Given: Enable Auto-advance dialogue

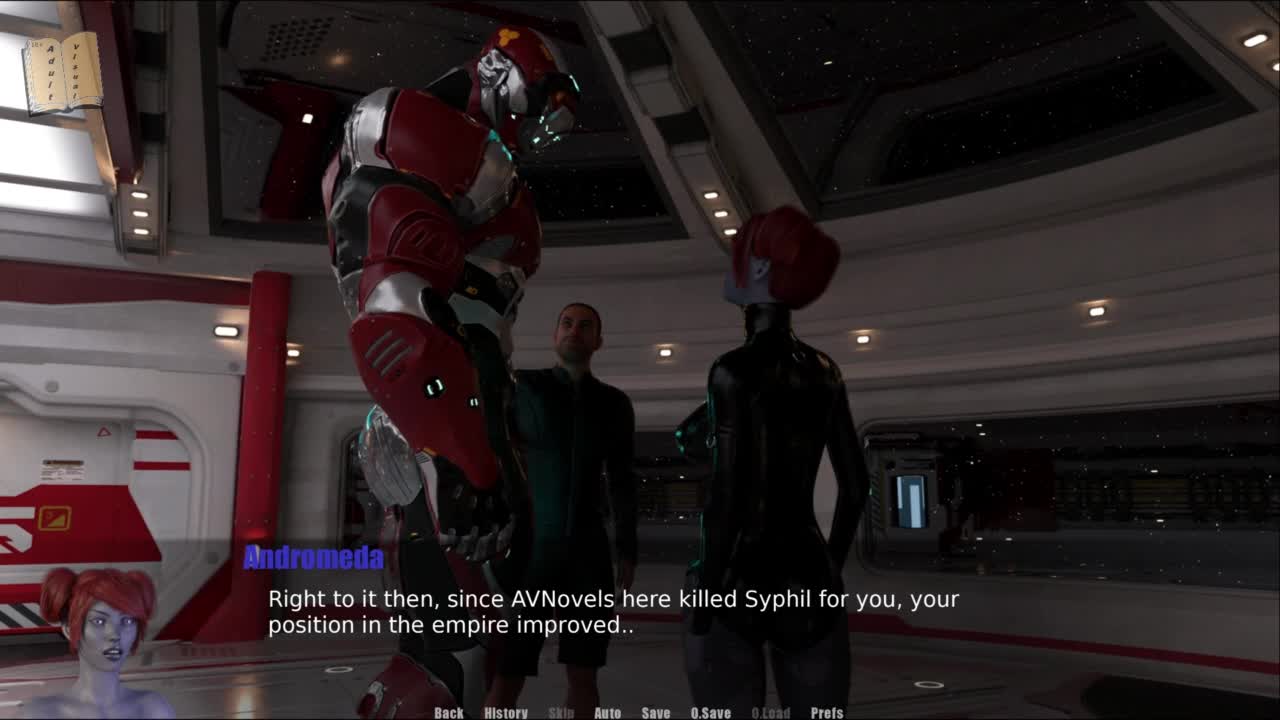Looking at the screenshot, I should [x=608, y=713].
